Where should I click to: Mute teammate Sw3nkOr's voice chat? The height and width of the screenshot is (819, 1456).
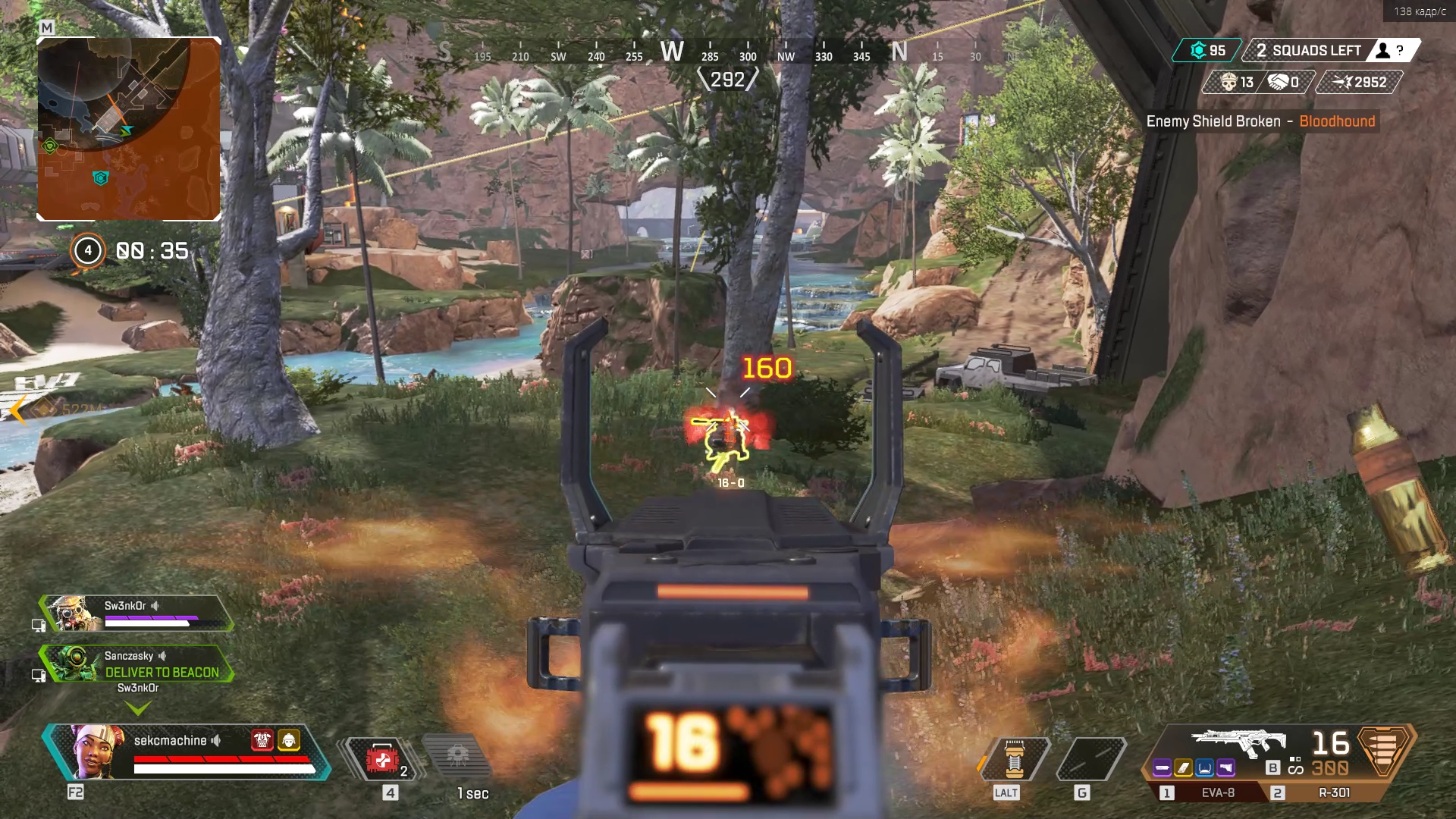click(157, 607)
